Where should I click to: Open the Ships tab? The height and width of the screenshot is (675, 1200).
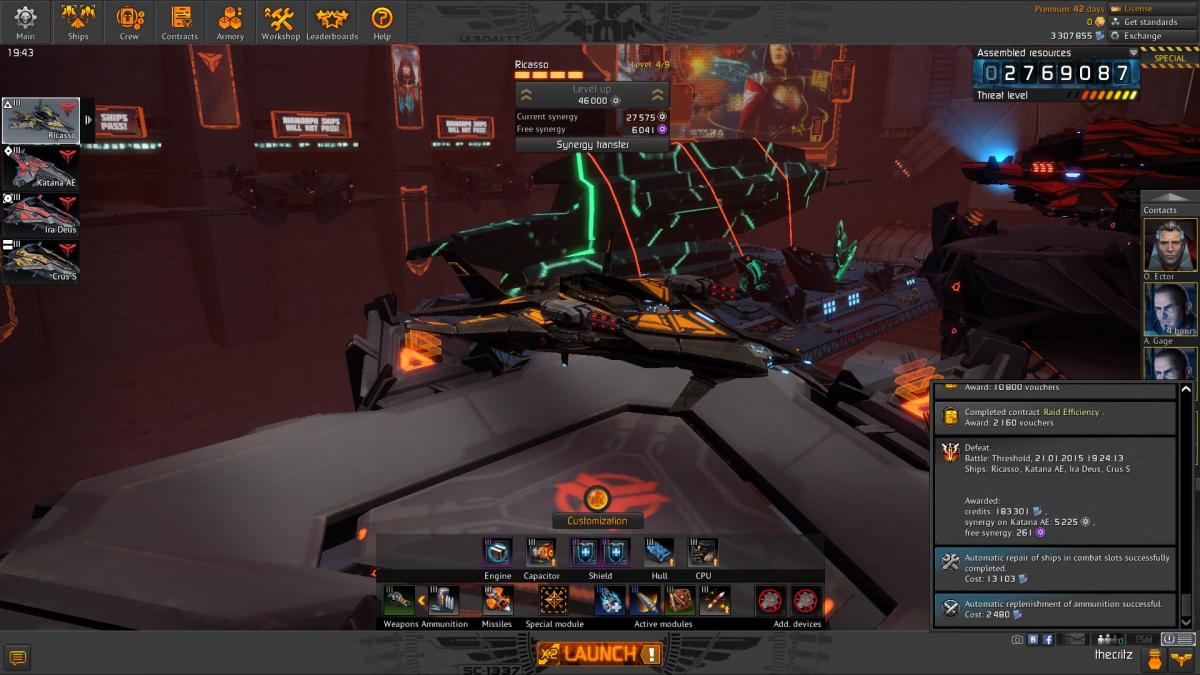78,22
